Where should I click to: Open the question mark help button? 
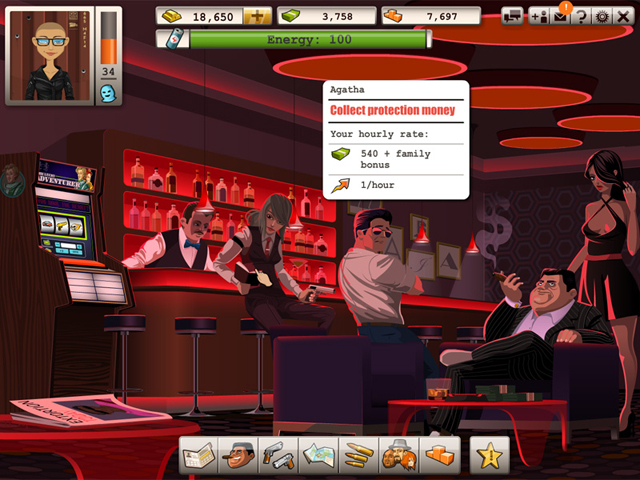point(581,16)
